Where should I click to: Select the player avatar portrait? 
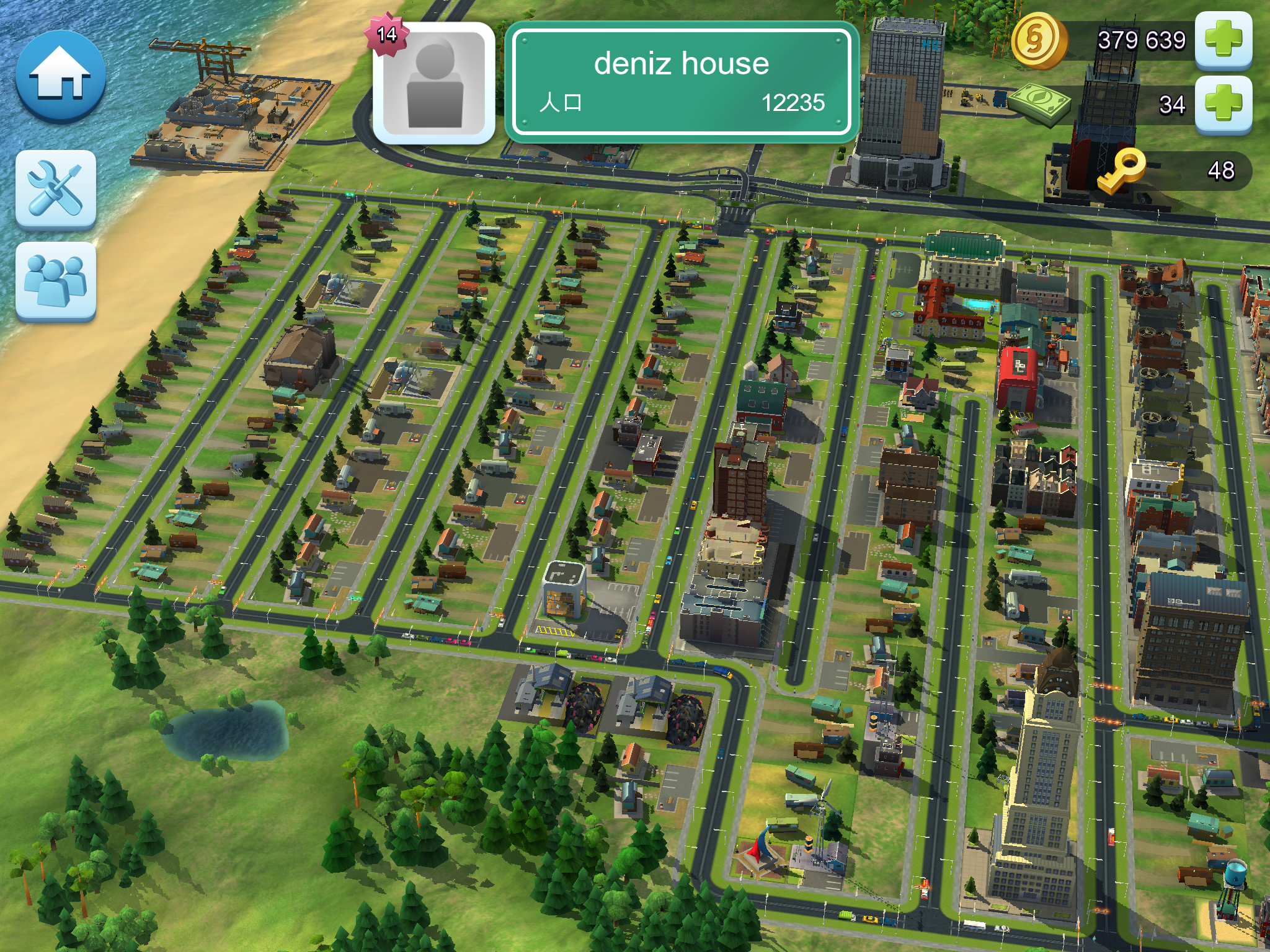click(434, 83)
